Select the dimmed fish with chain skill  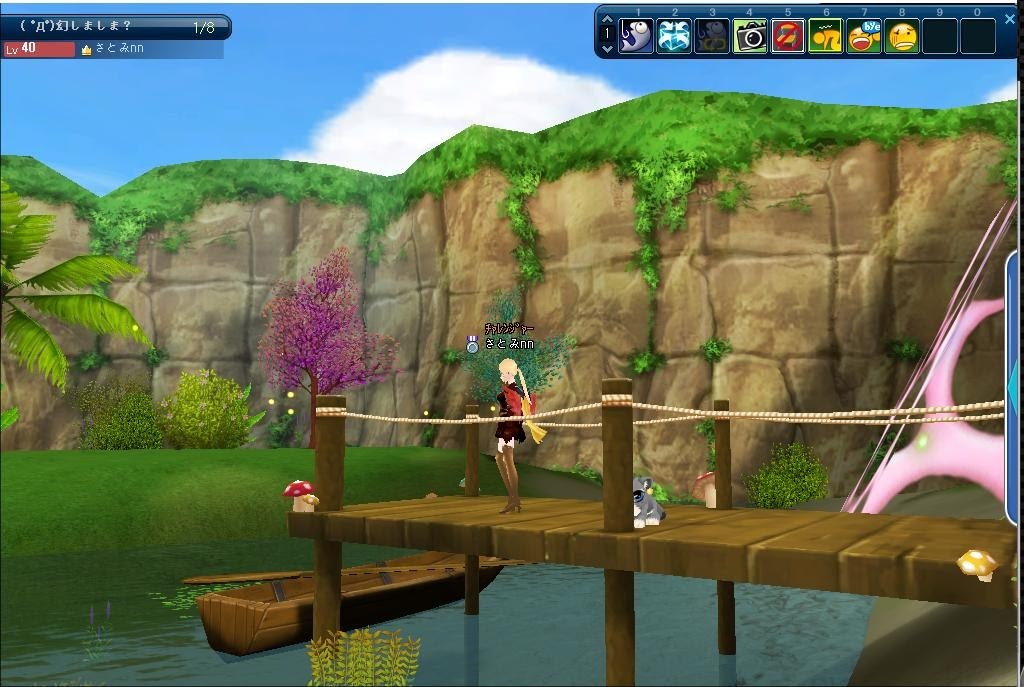pos(712,36)
